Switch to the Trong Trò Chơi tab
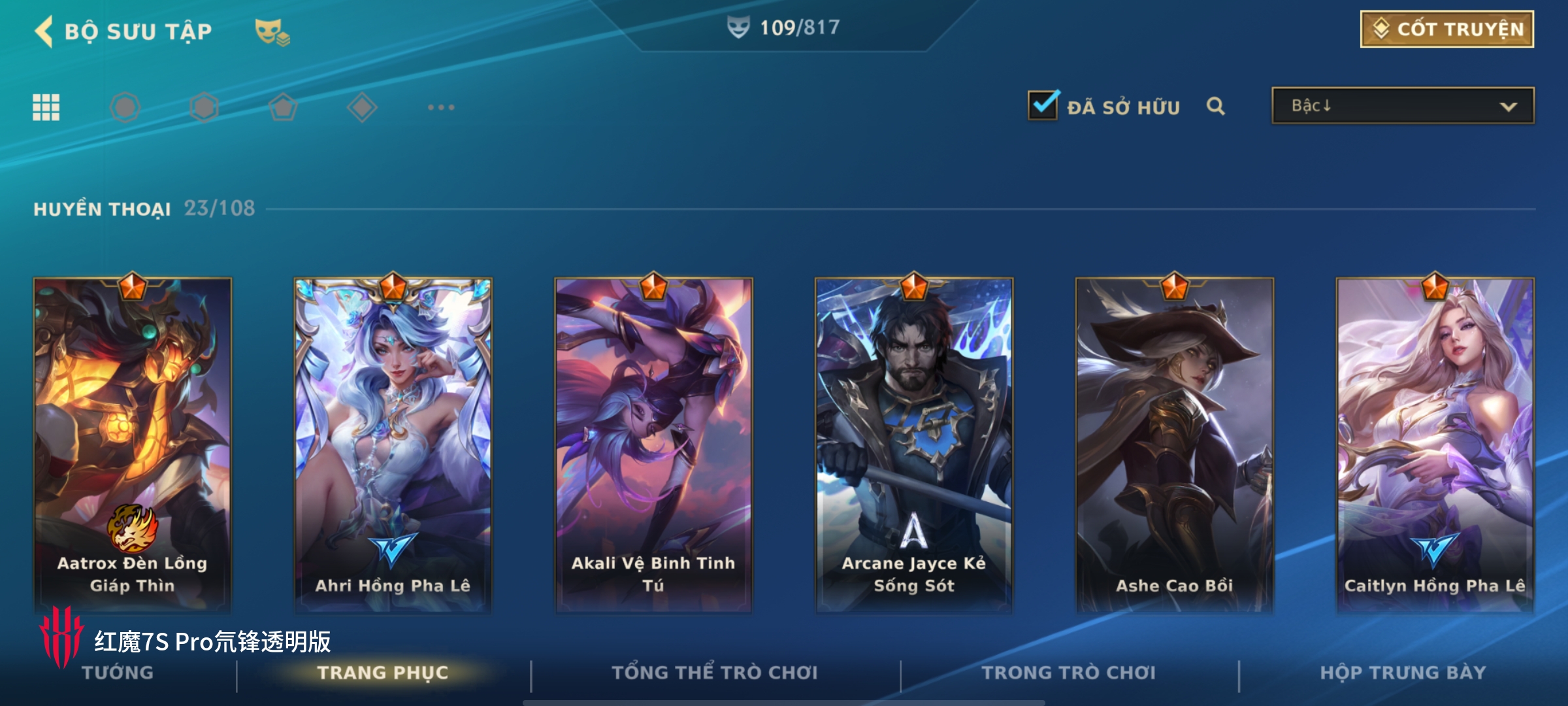1568x706 pixels. tap(1069, 673)
